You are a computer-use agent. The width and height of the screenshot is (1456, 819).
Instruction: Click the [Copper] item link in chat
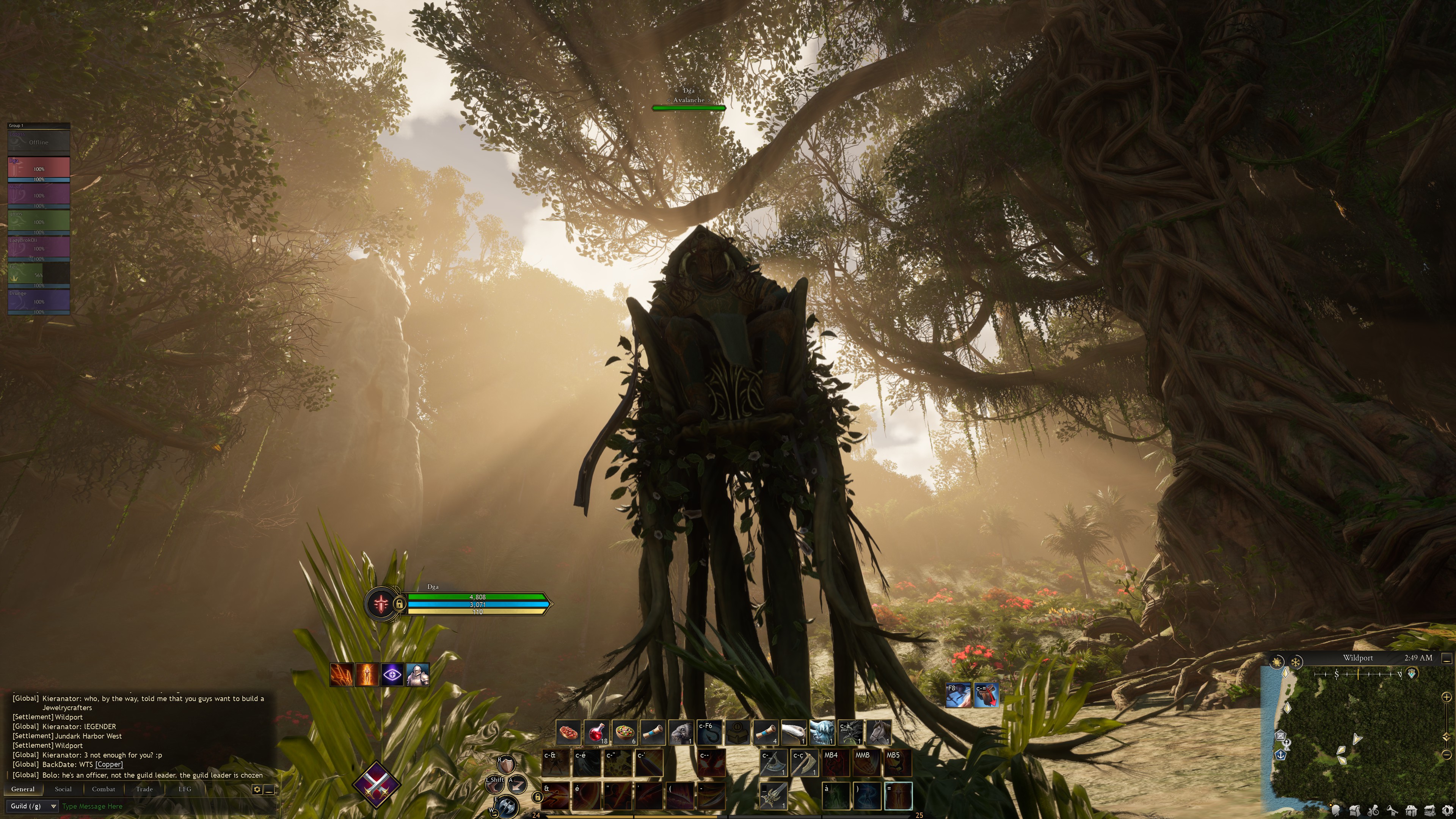[x=109, y=764]
